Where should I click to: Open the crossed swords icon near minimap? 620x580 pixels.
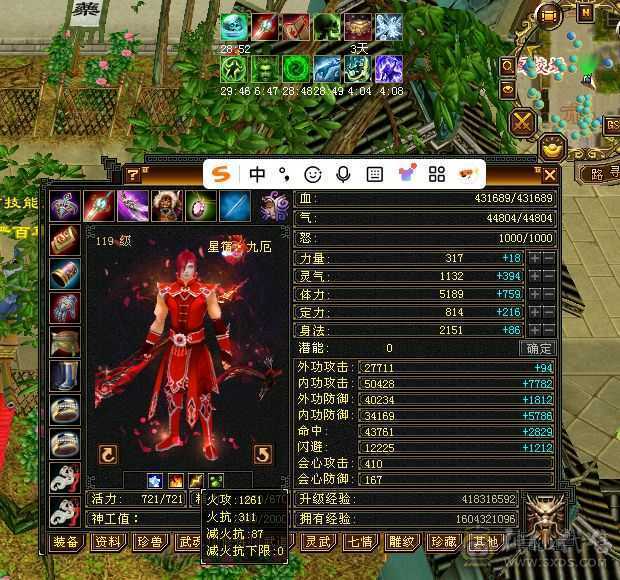coord(523,123)
